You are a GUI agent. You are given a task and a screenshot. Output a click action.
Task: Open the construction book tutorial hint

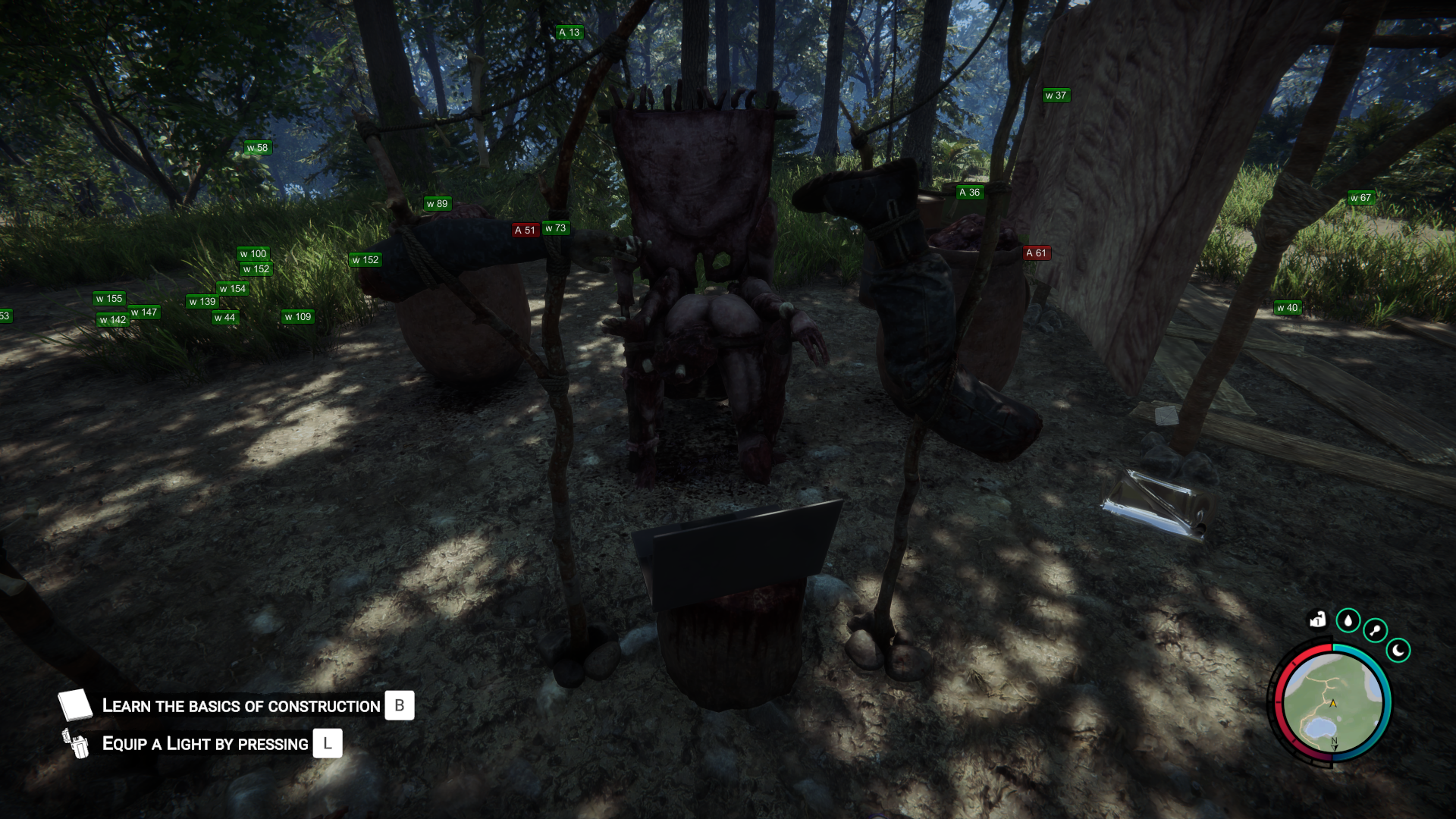(x=241, y=706)
